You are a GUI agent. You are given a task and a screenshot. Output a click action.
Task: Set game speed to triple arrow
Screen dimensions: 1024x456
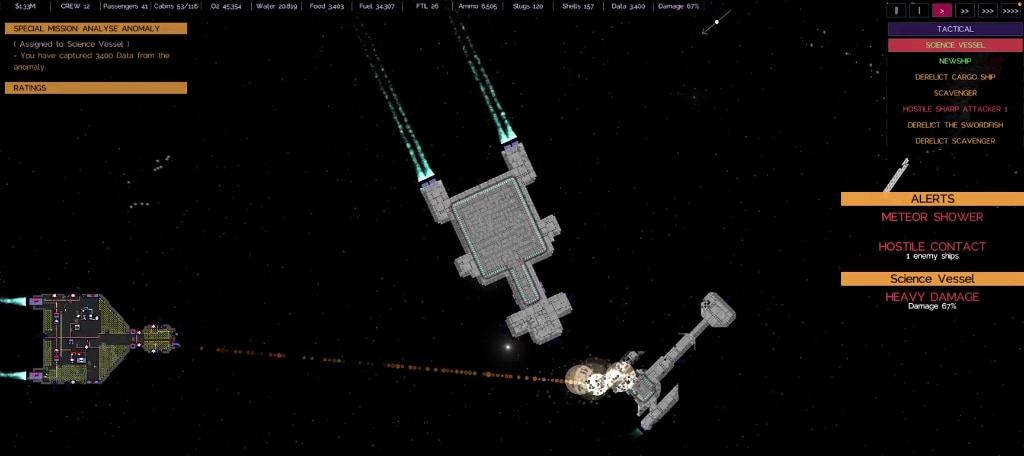point(987,11)
